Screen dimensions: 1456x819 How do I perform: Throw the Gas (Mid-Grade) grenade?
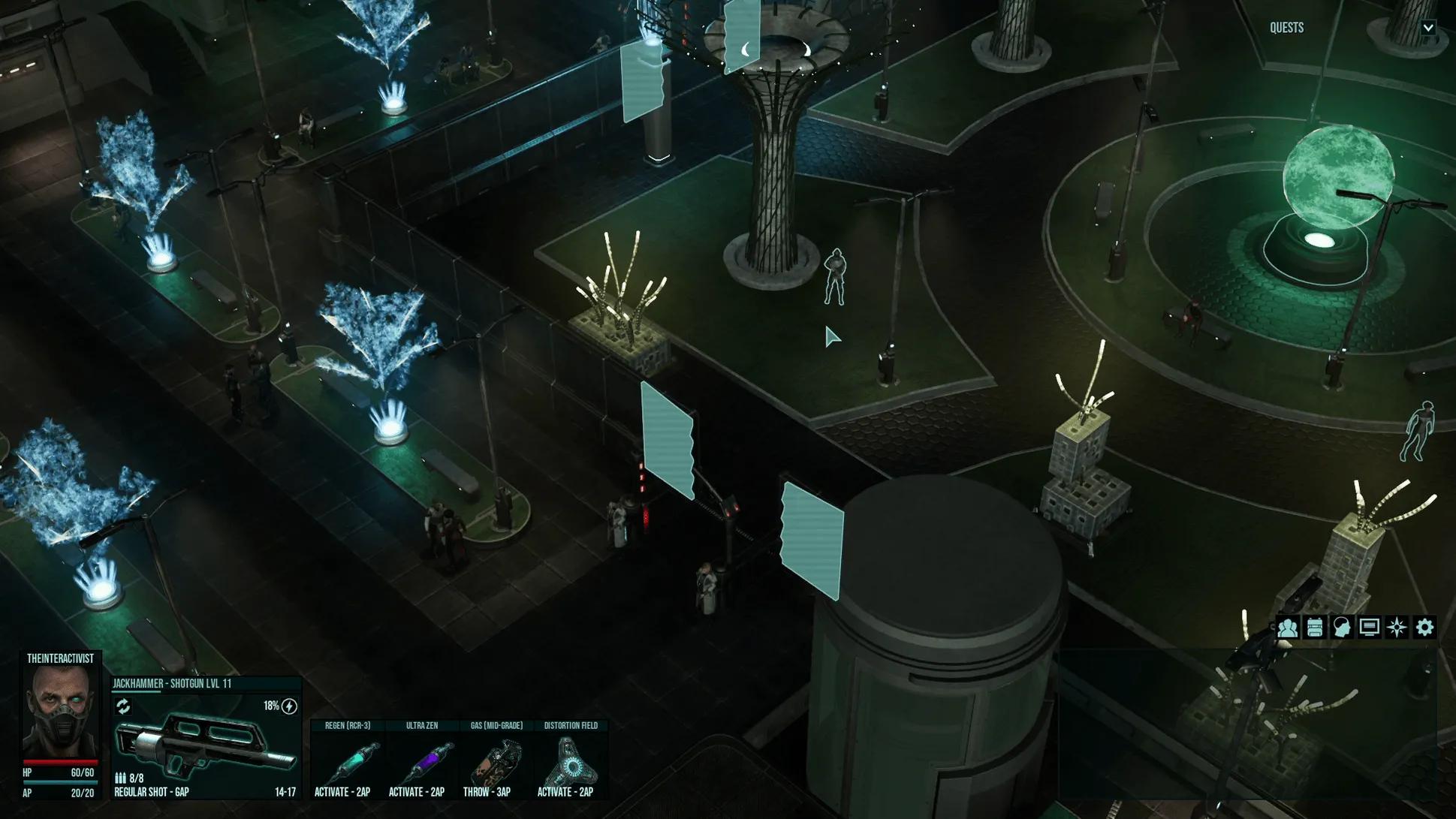coord(496,760)
